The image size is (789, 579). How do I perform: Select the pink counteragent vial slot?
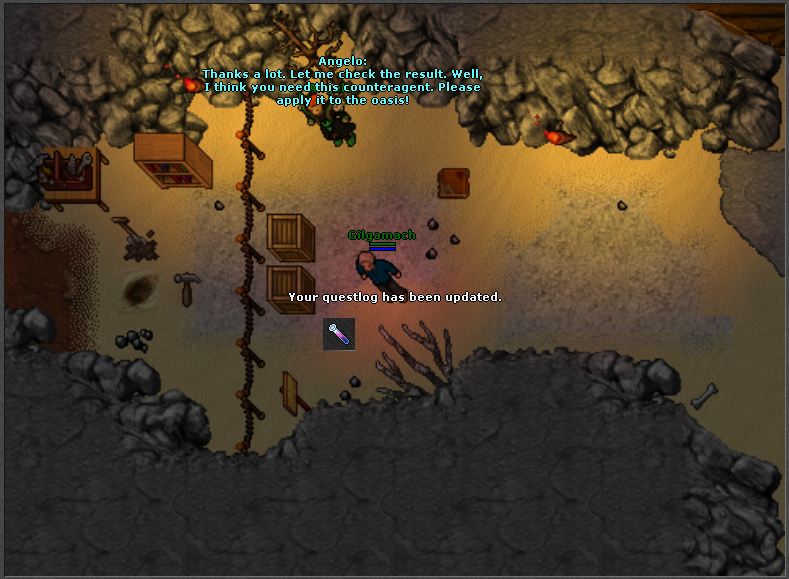(x=339, y=334)
